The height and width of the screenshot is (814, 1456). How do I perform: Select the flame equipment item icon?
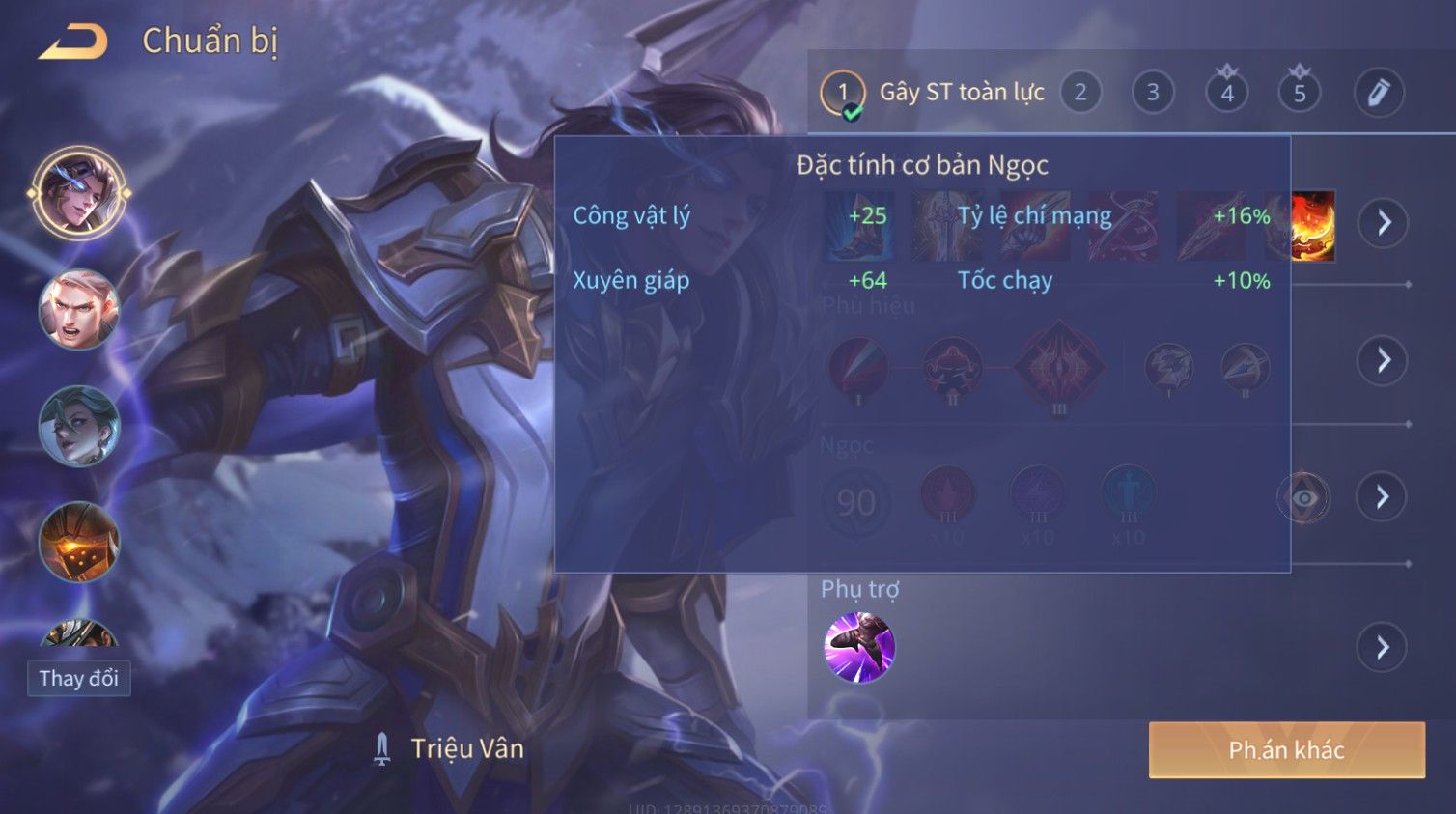pos(1313,226)
